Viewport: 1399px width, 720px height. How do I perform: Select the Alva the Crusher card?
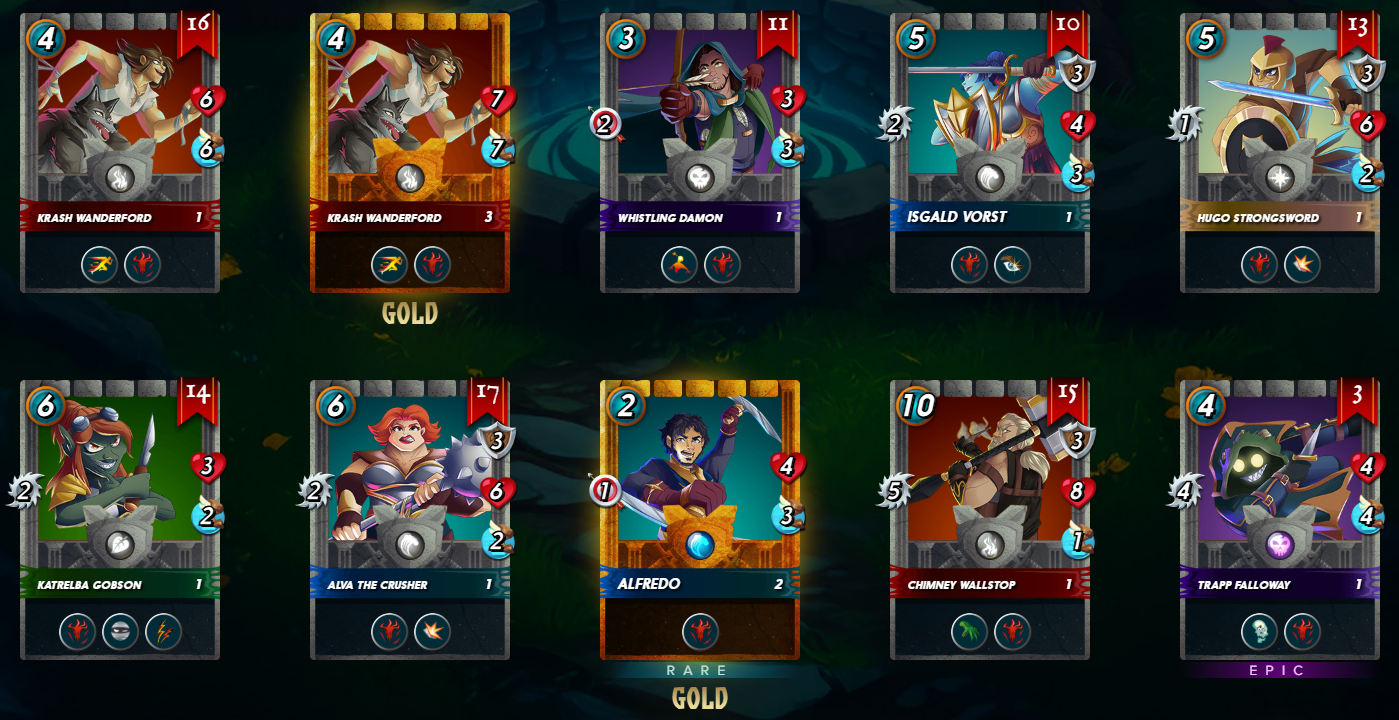(x=410, y=490)
